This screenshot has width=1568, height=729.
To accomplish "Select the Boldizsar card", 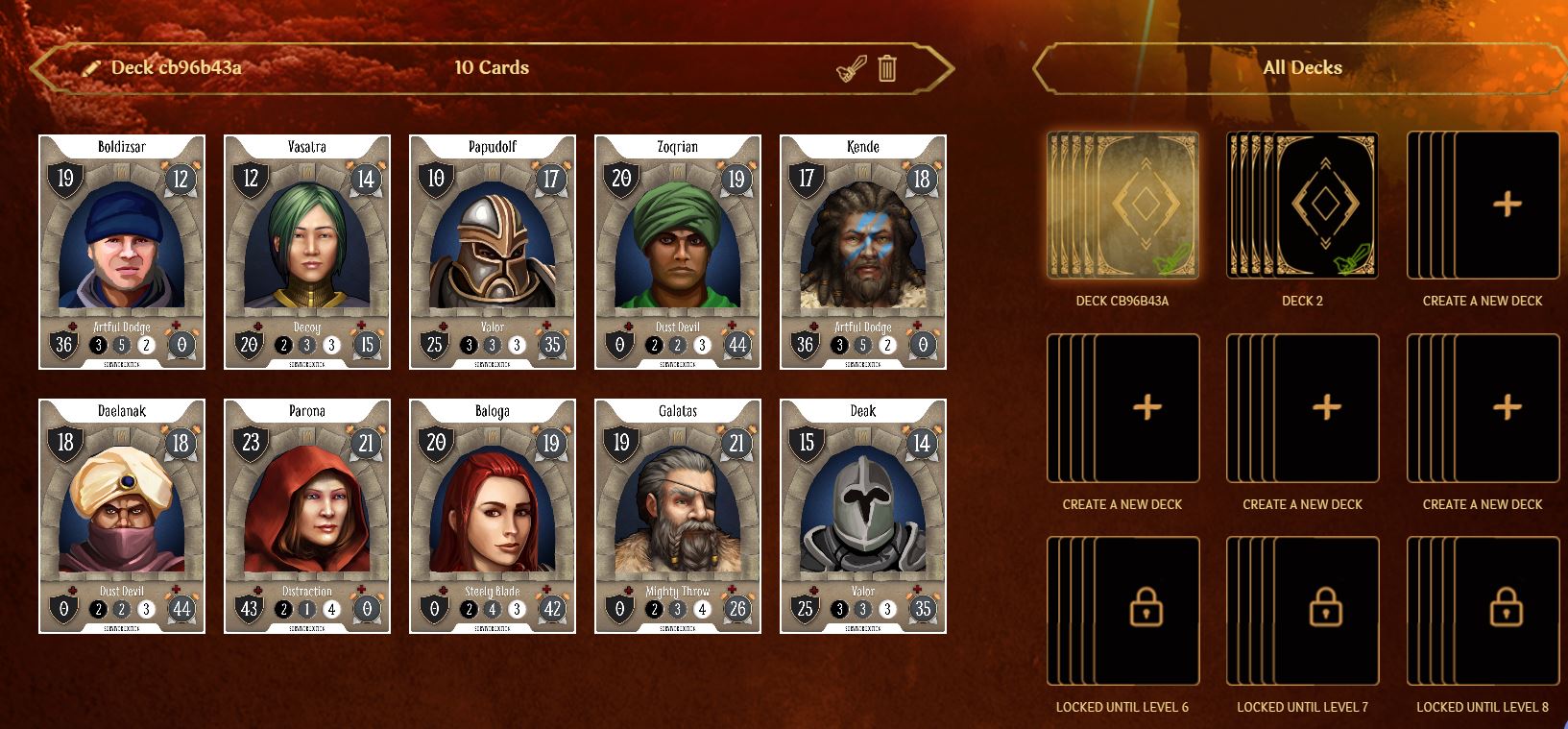I will coord(122,252).
